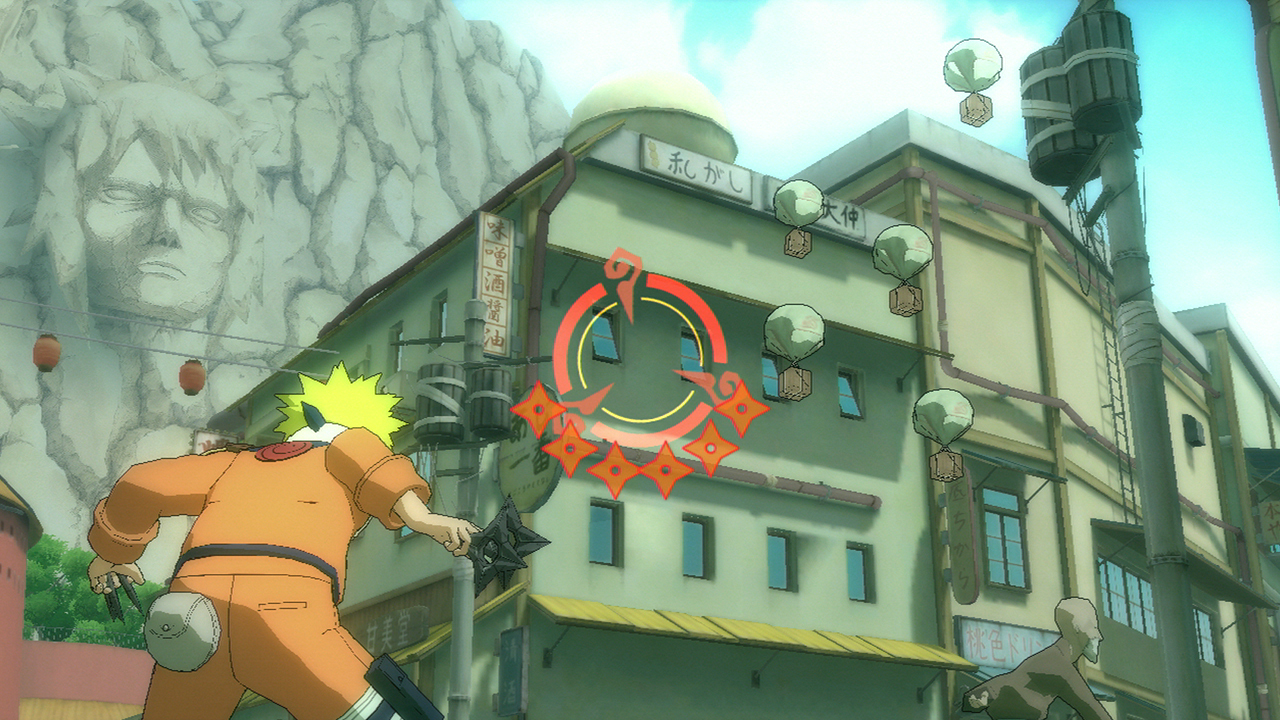Select the leftmost shuriken in the bottom row
The width and height of the screenshot is (1280, 720).
[x=571, y=447]
